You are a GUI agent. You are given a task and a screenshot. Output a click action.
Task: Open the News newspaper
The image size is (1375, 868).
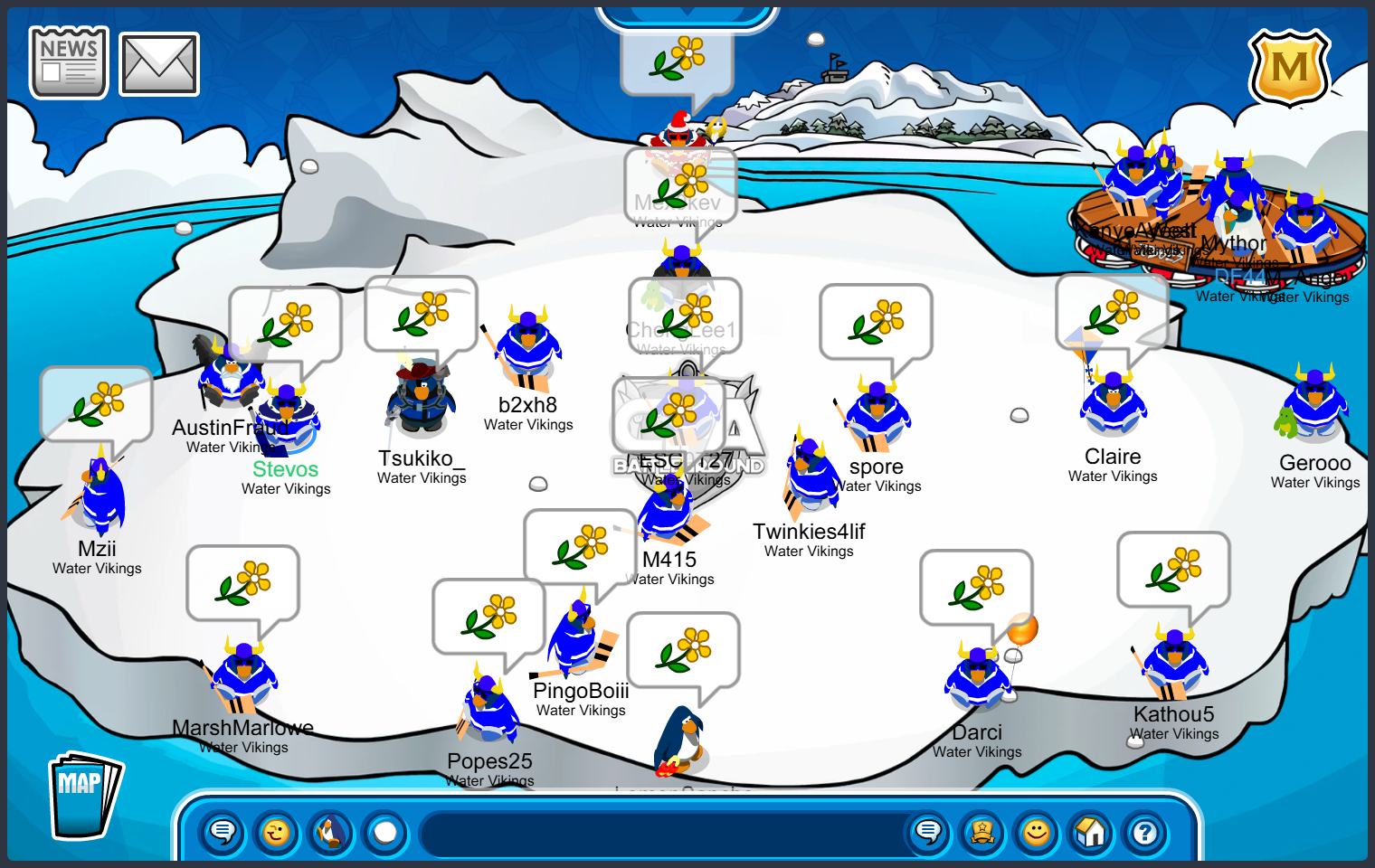[69, 62]
